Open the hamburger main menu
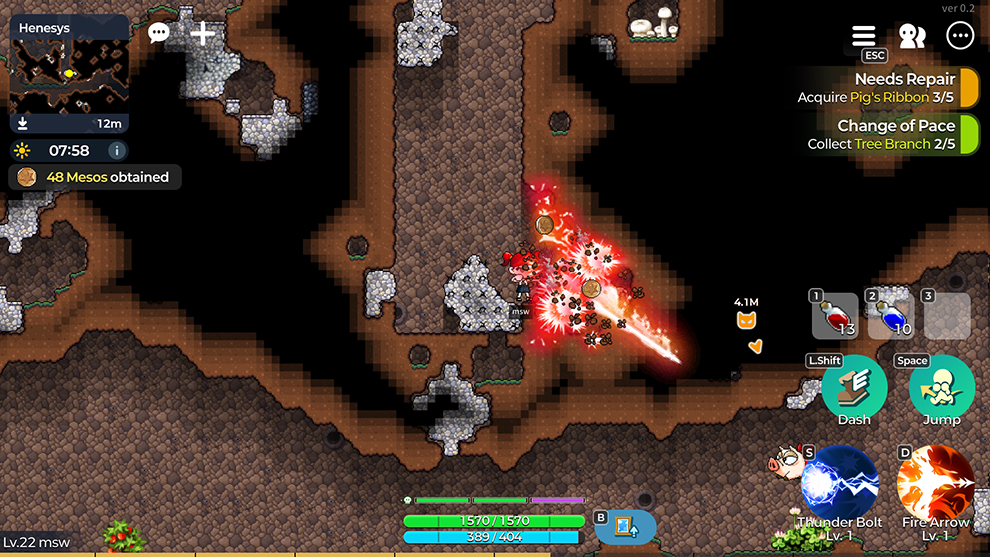990x557 pixels. pyautogui.click(x=863, y=36)
